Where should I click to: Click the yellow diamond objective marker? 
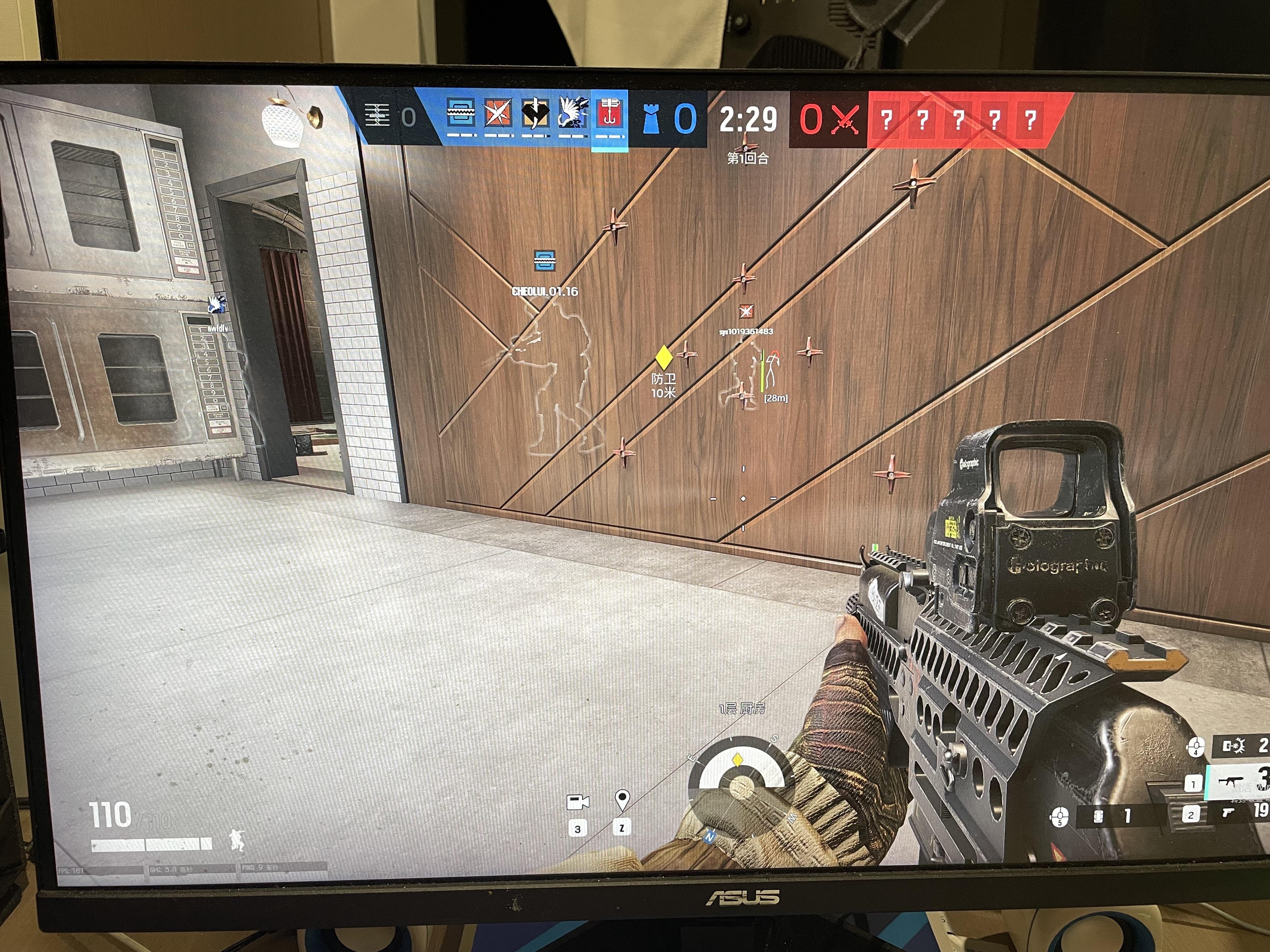[663, 357]
